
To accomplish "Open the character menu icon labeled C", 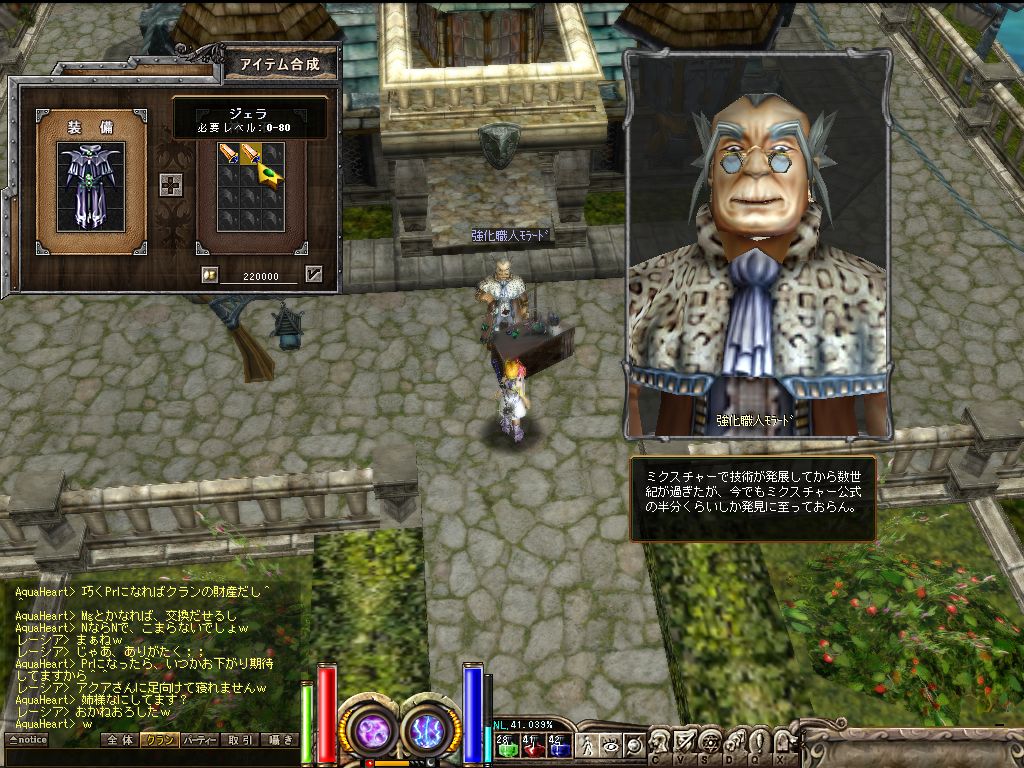I will coord(660,743).
